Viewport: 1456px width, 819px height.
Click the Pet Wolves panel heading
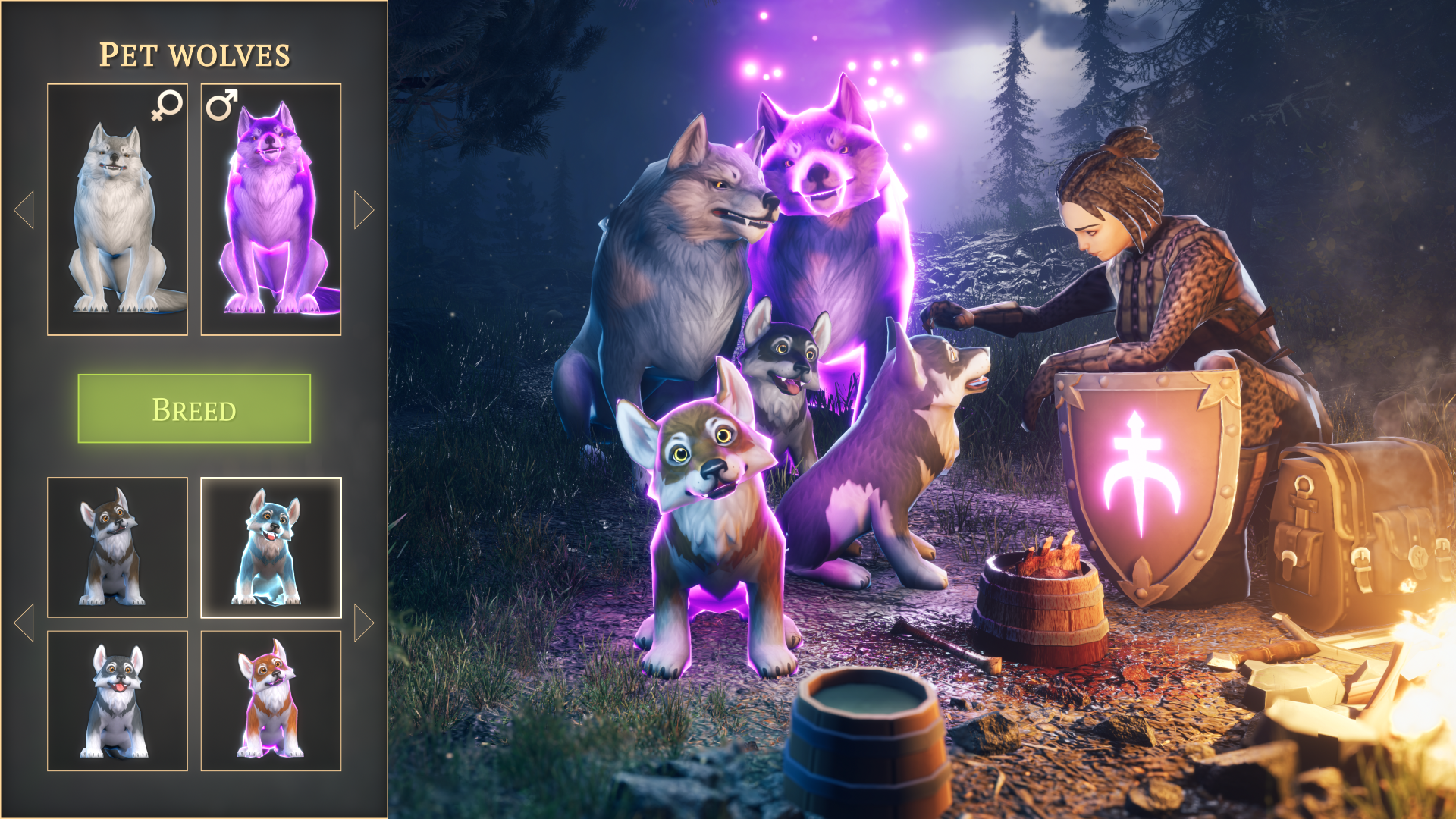[x=194, y=53]
